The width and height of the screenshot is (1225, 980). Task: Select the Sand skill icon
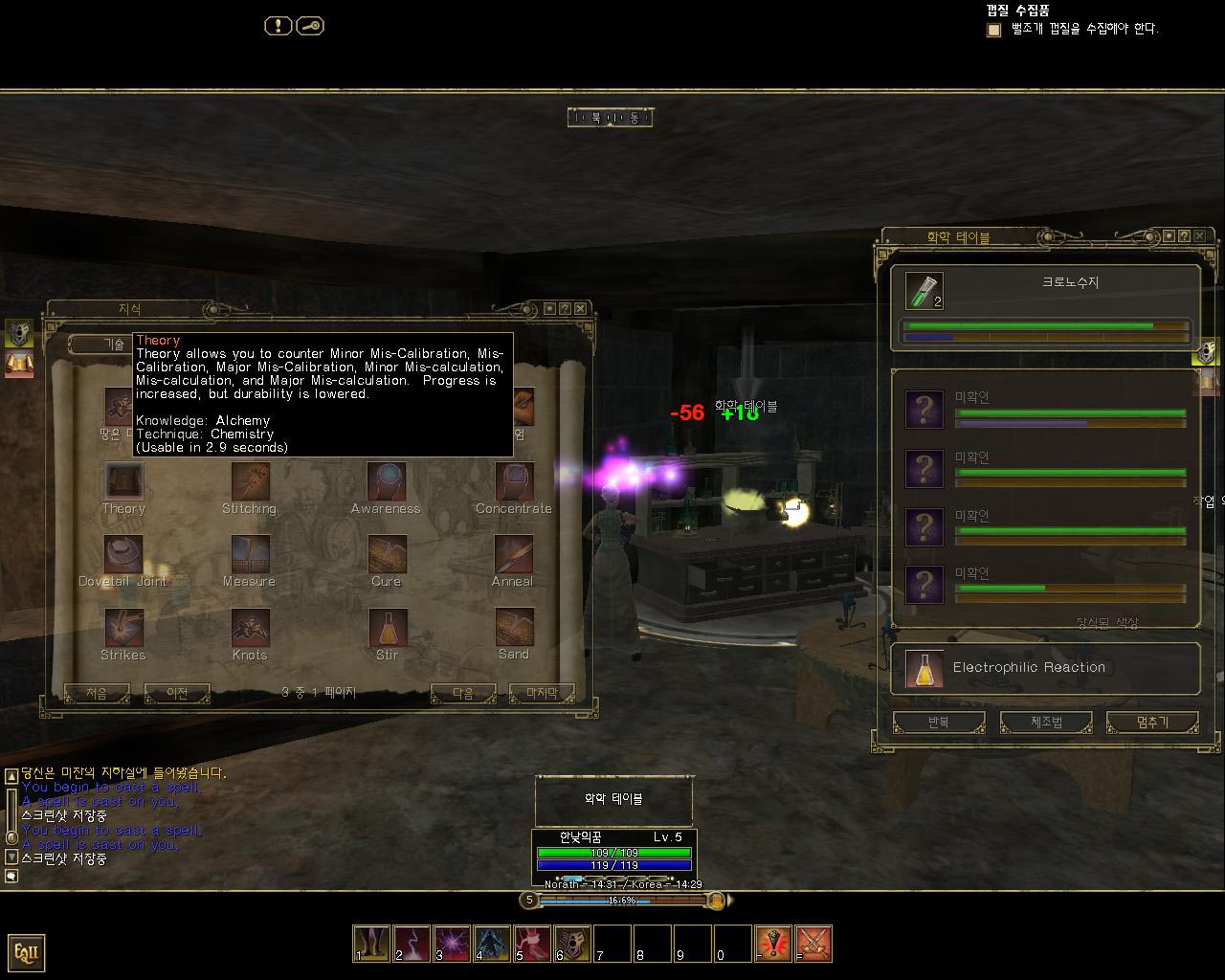(x=514, y=628)
